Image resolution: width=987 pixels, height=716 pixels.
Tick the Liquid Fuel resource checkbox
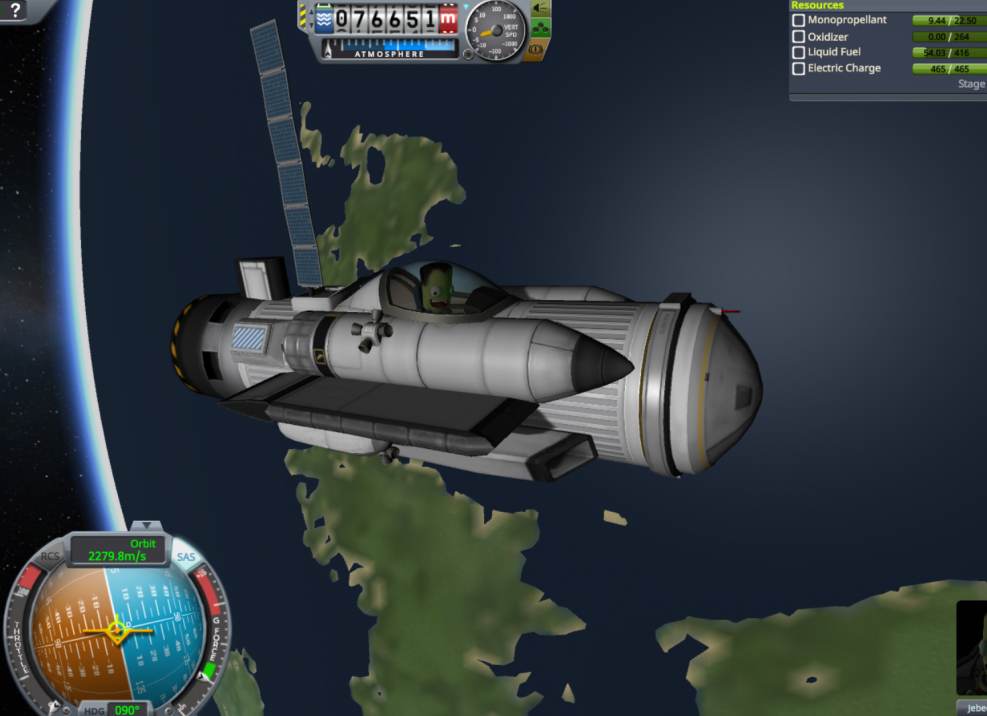click(798, 52)
